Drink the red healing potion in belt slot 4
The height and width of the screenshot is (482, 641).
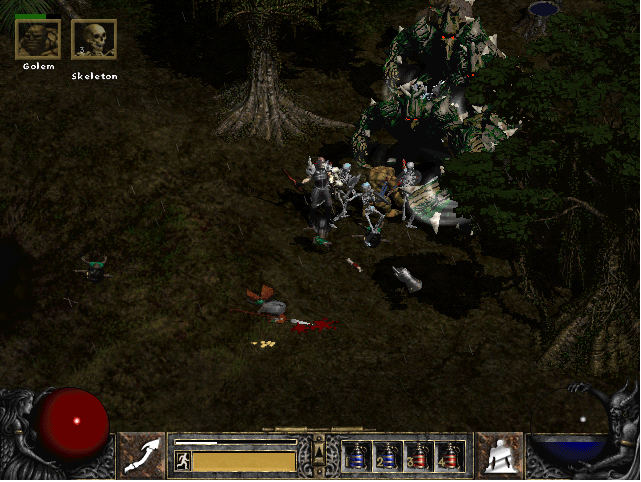pyautogui.click(x=449, y=457)
